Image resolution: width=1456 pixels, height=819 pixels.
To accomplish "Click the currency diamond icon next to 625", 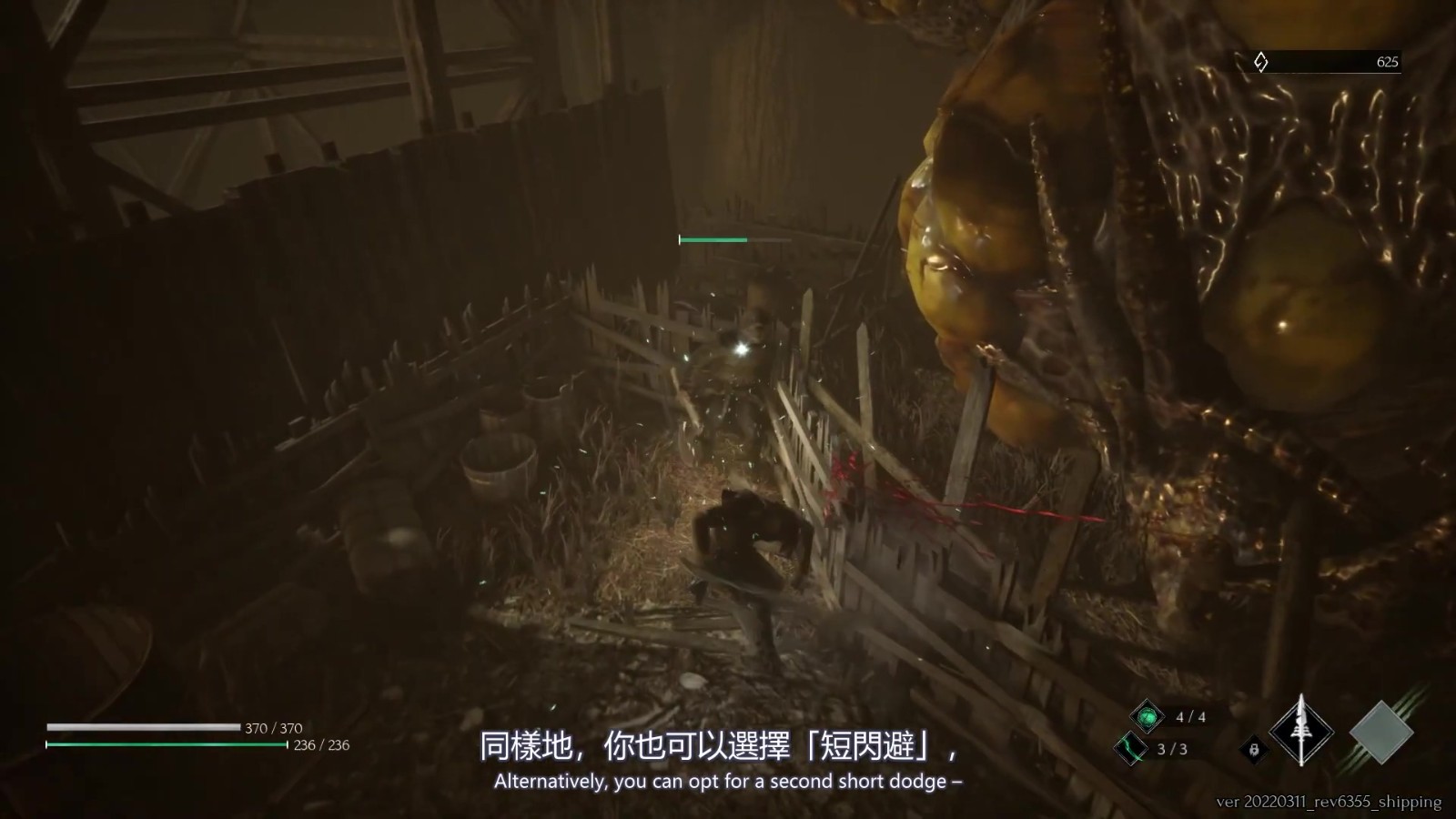I will point(1261,62).
